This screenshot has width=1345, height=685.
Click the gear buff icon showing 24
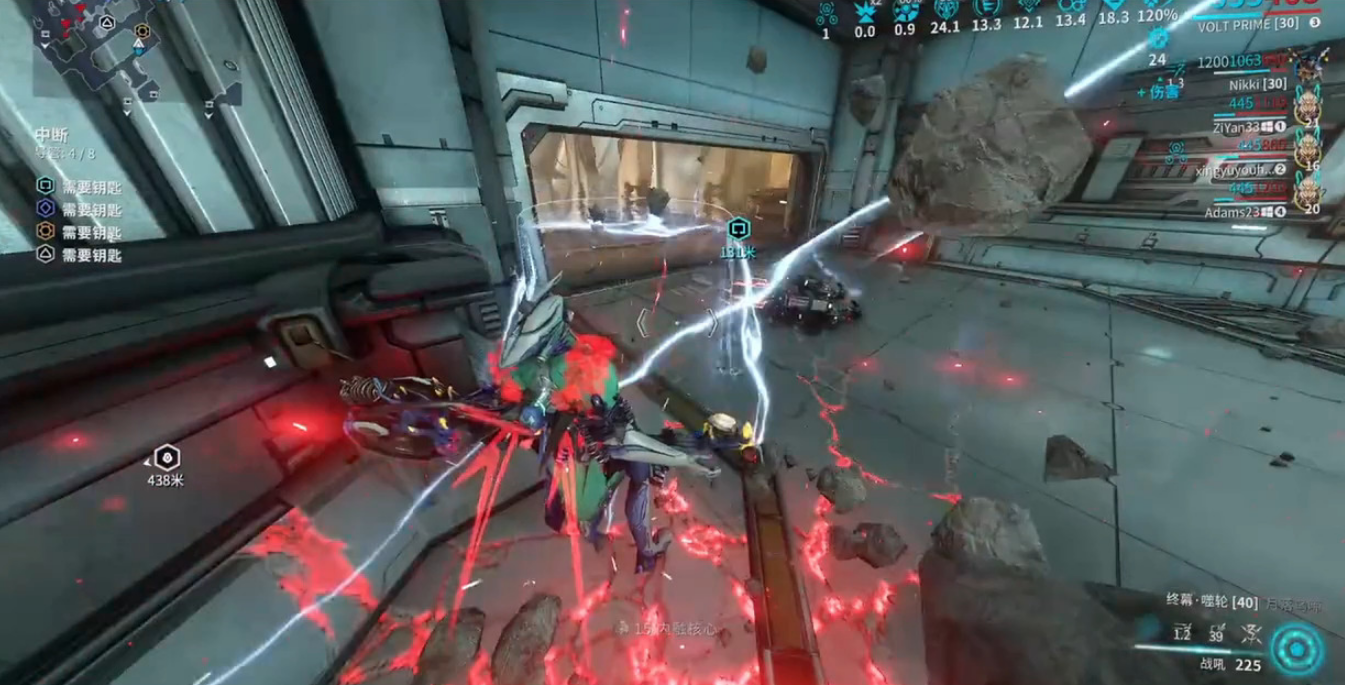pyautogui.click(x=1158, y=38)
